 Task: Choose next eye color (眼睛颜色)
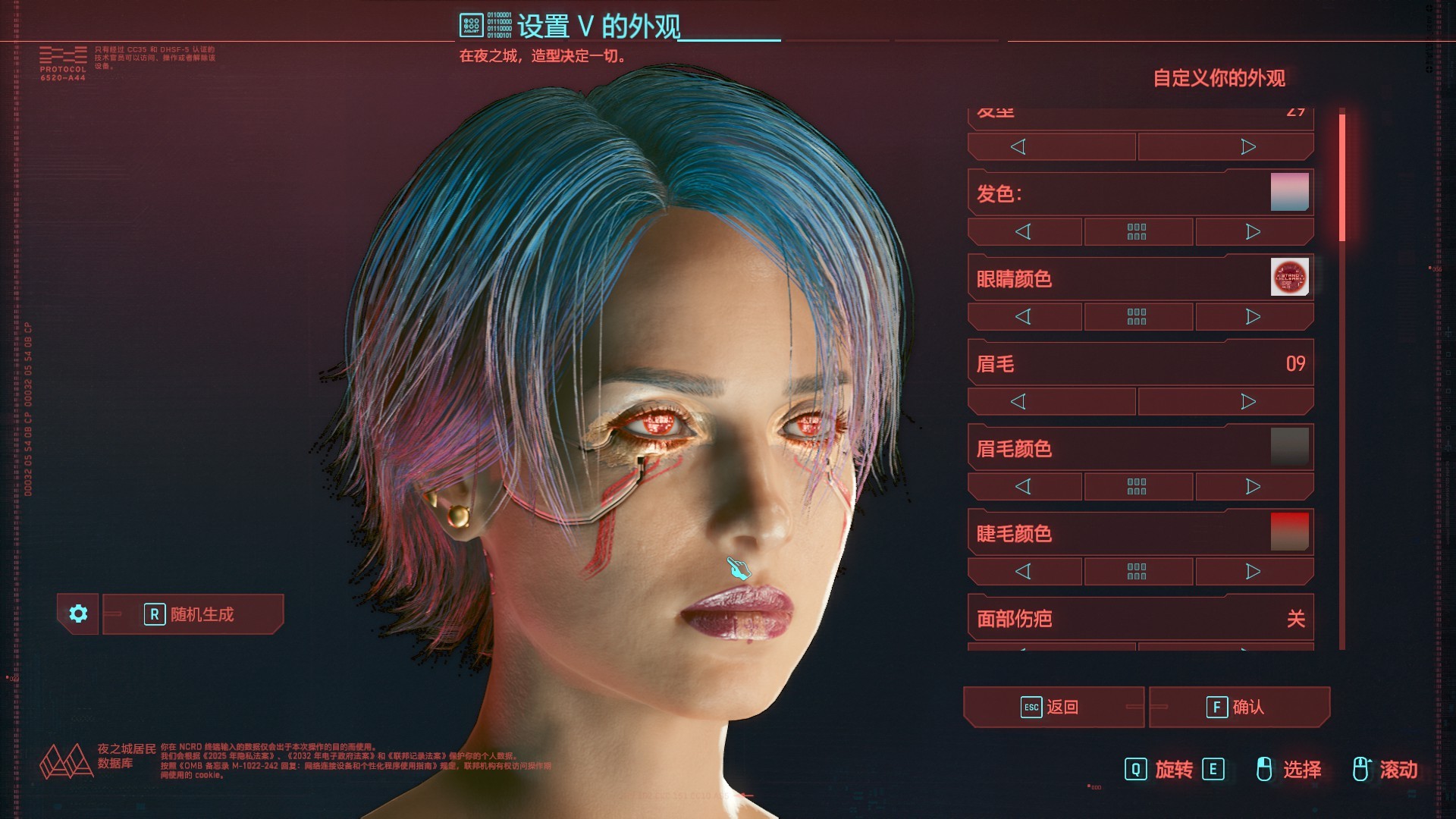(x=1254, y=316)
